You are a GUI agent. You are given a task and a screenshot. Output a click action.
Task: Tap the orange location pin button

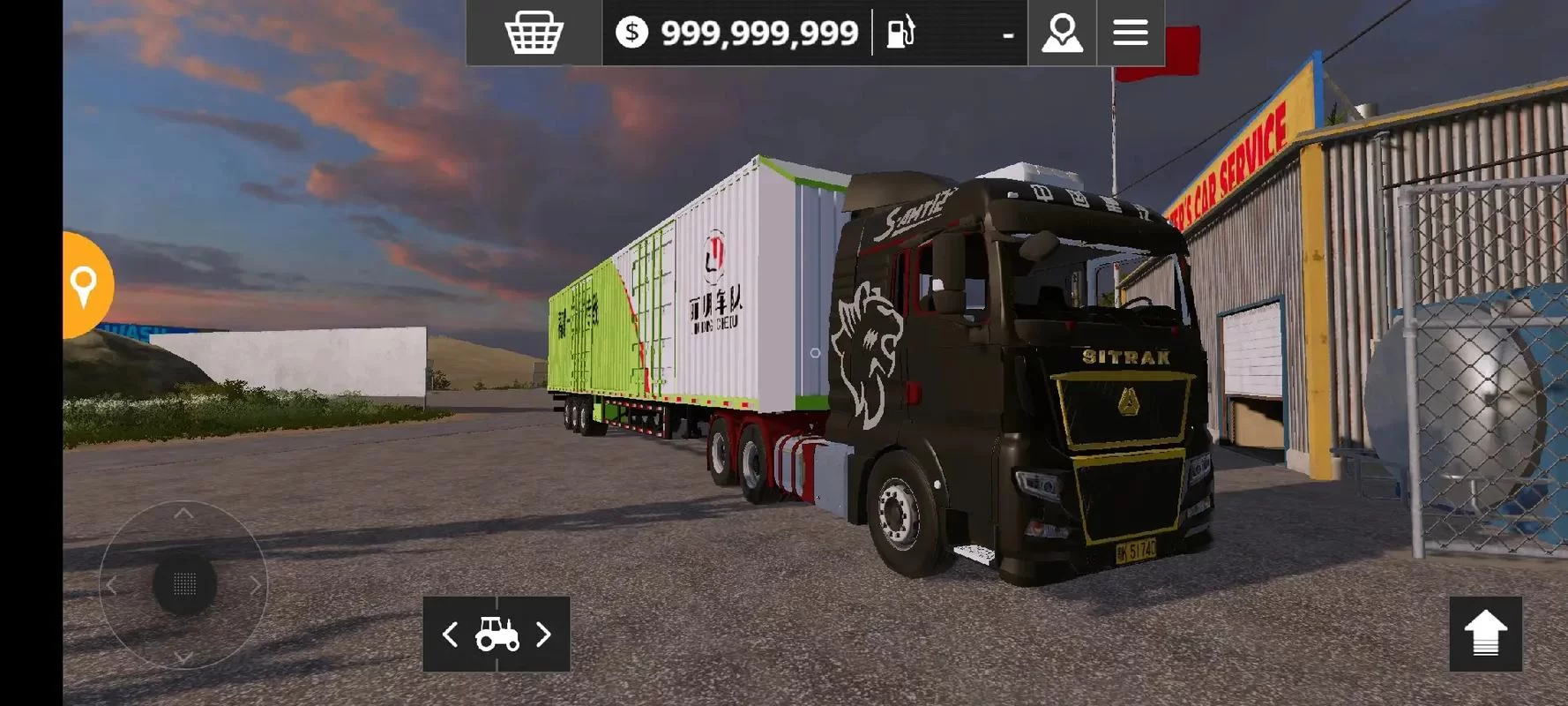click(85, 285)
